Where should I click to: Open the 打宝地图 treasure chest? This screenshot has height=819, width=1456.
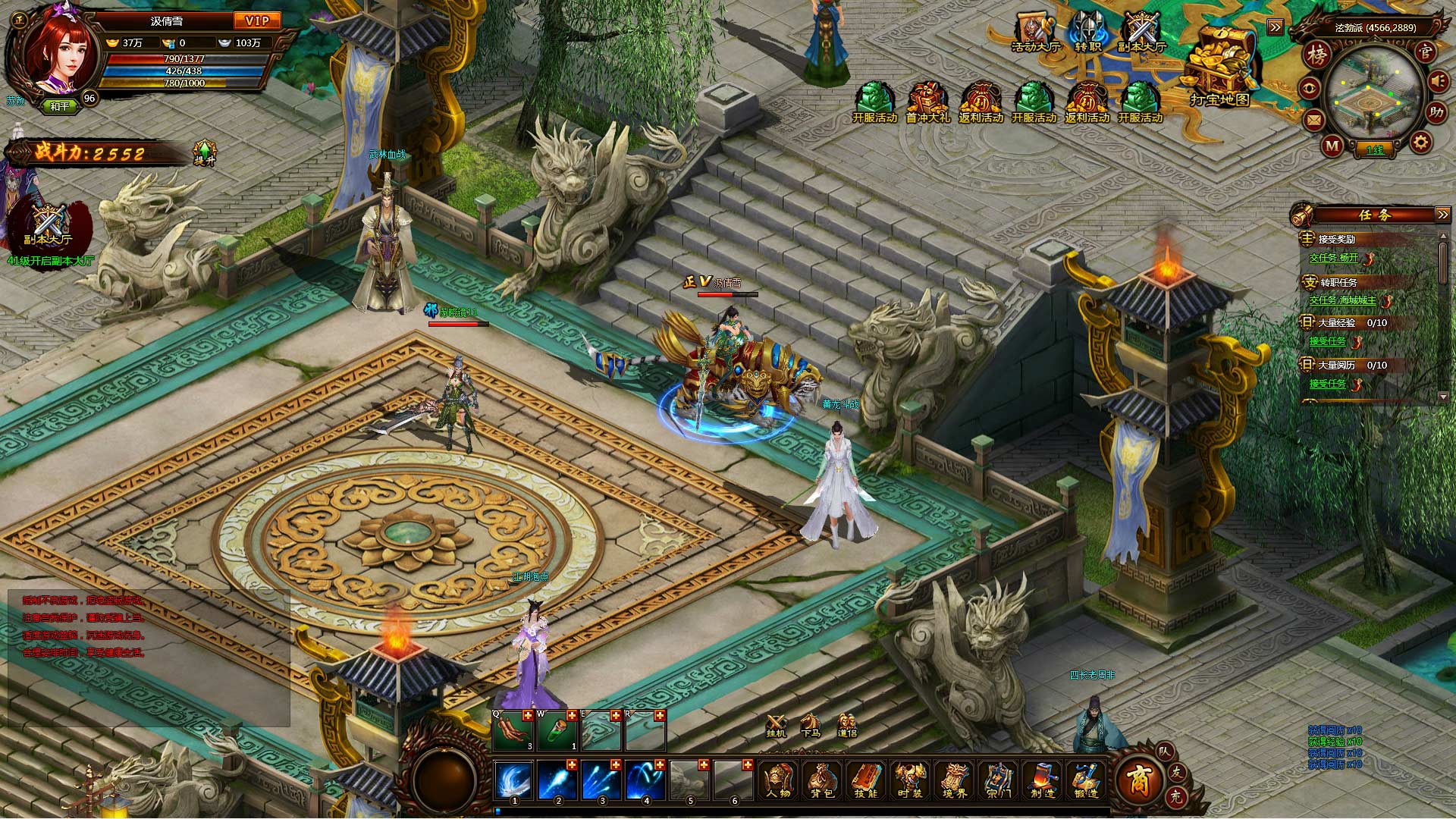point(1219,67)
